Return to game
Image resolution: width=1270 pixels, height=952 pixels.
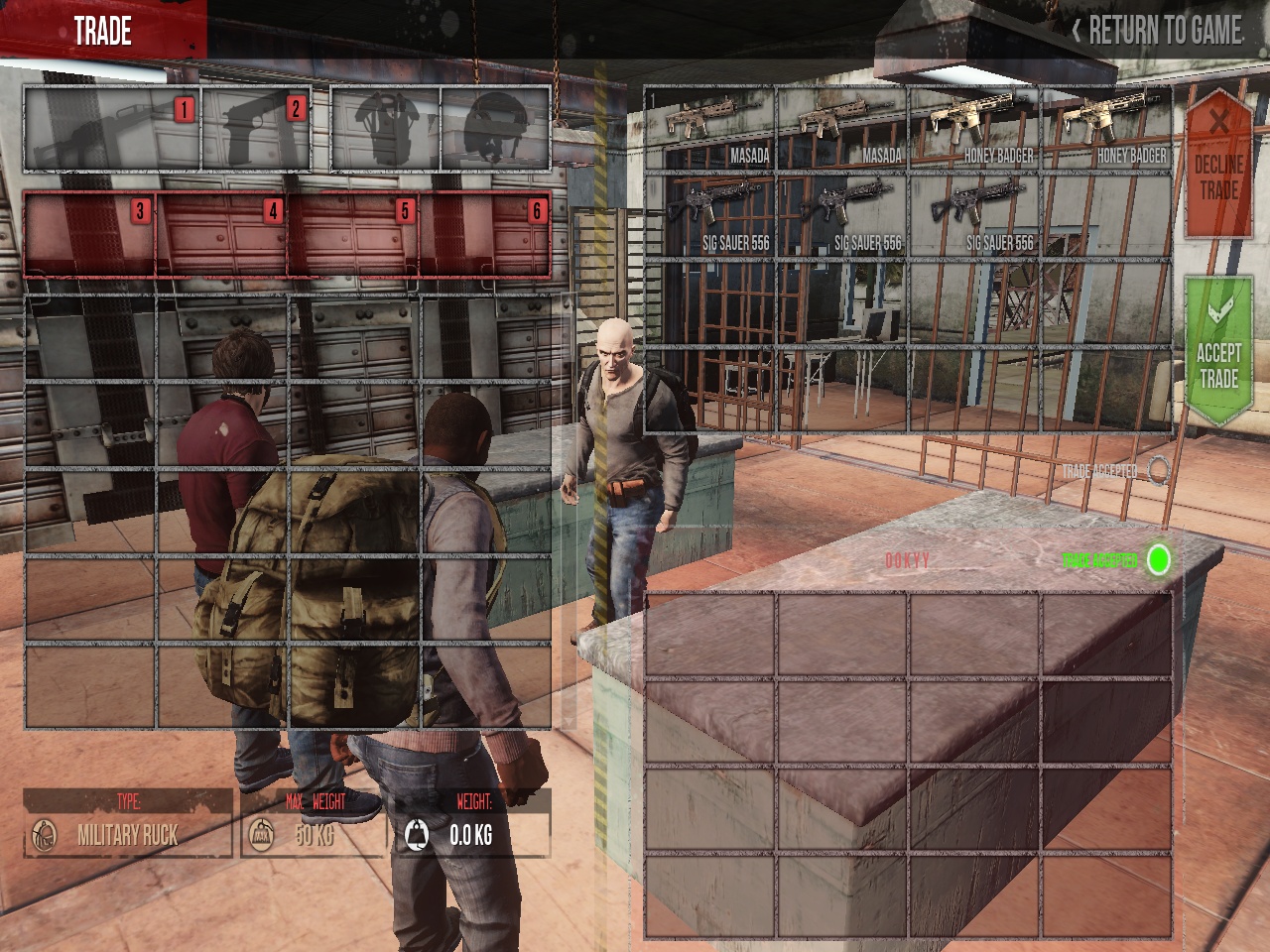coord(1157,31)
